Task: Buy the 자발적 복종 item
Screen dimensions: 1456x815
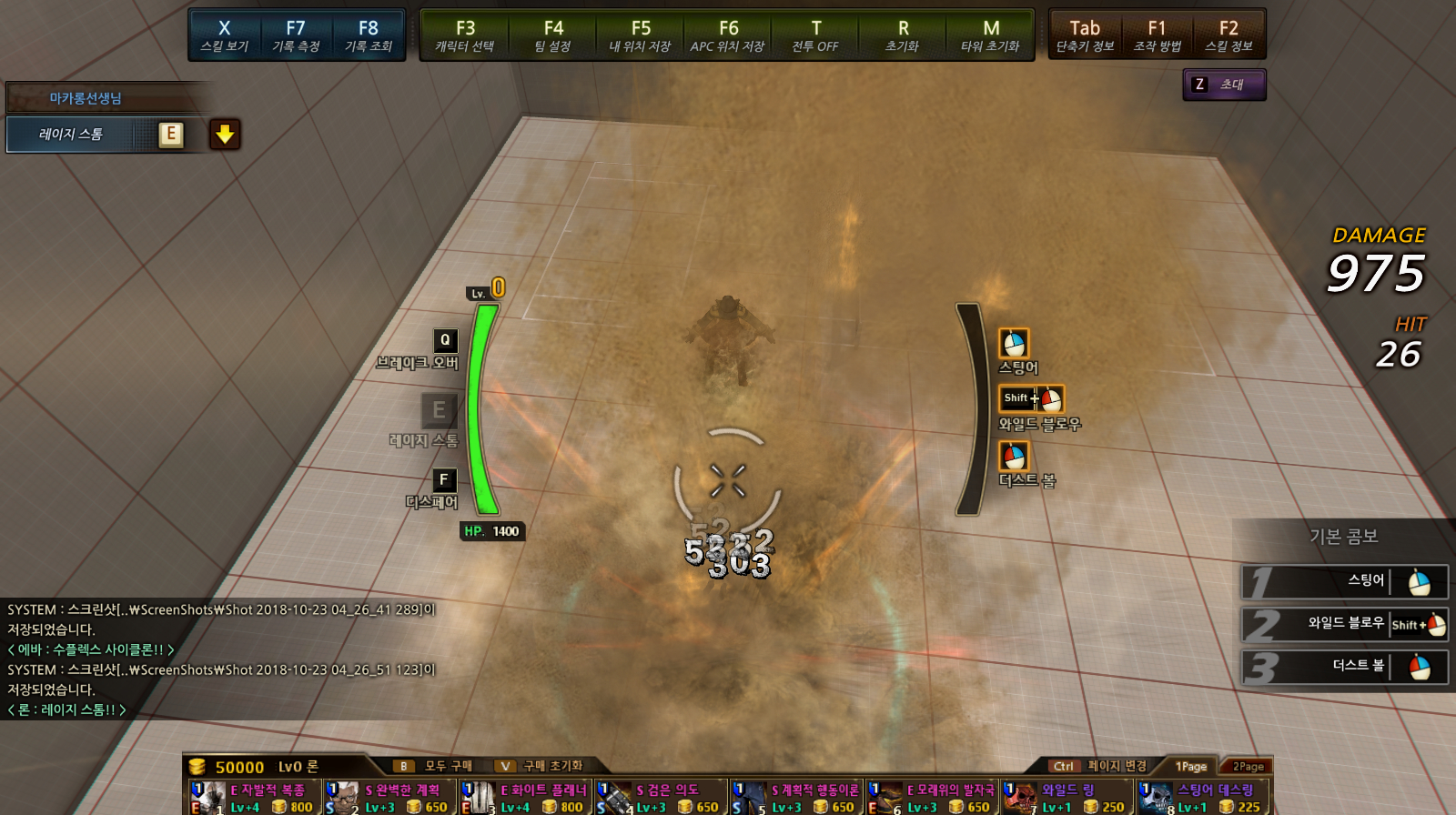Action: point(256,798)
